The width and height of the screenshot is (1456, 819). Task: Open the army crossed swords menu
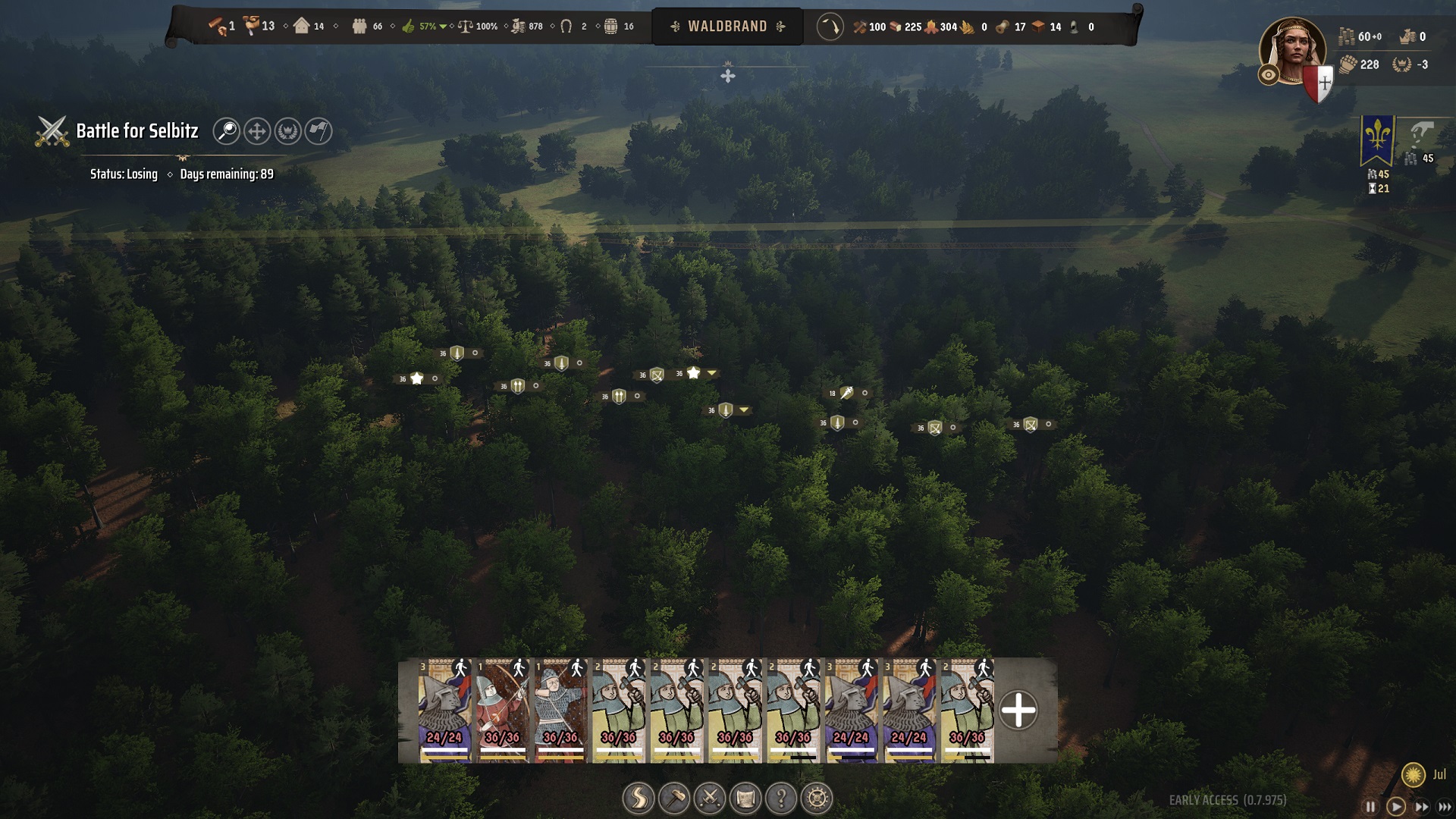pos(710,798)
